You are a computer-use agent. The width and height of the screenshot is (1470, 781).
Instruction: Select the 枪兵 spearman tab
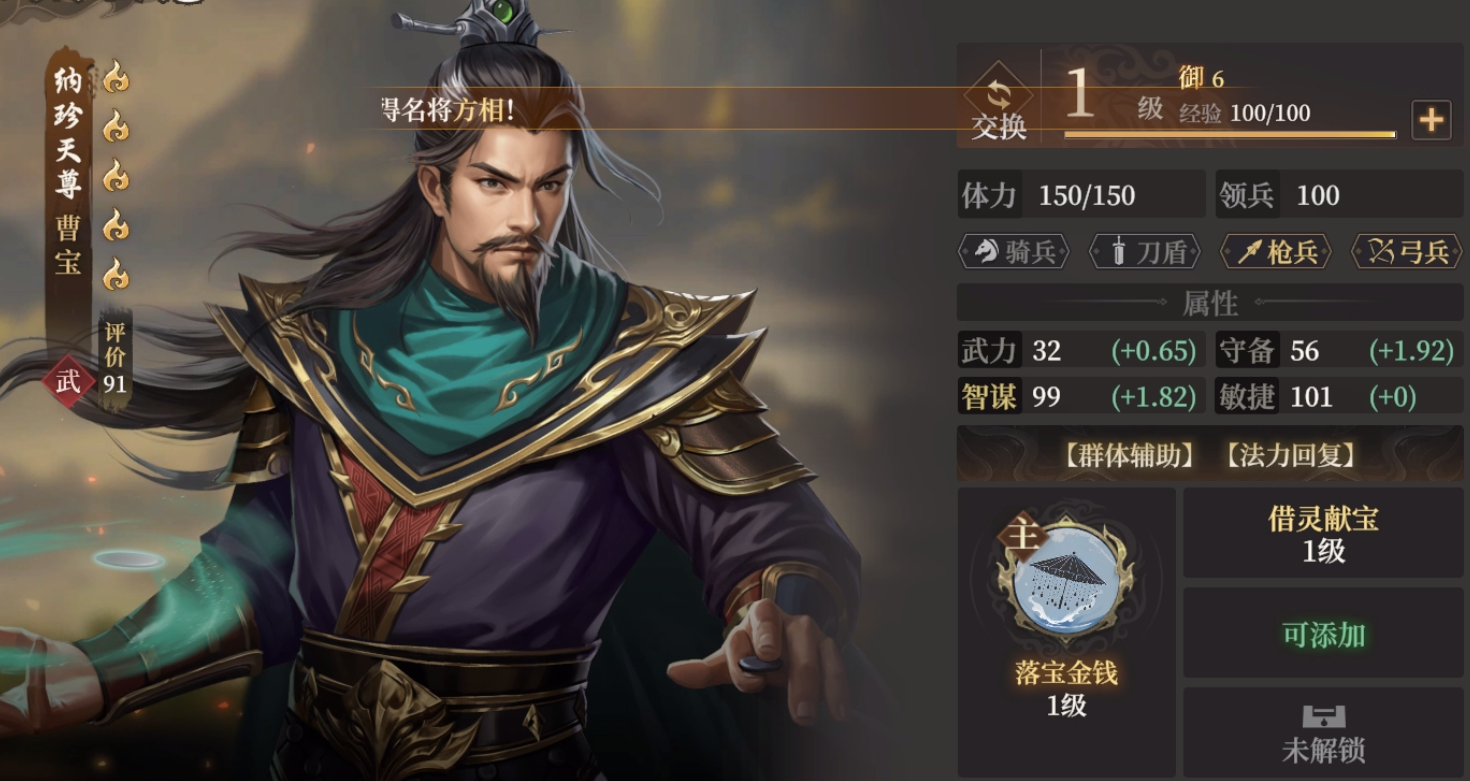coord(1274,253)
